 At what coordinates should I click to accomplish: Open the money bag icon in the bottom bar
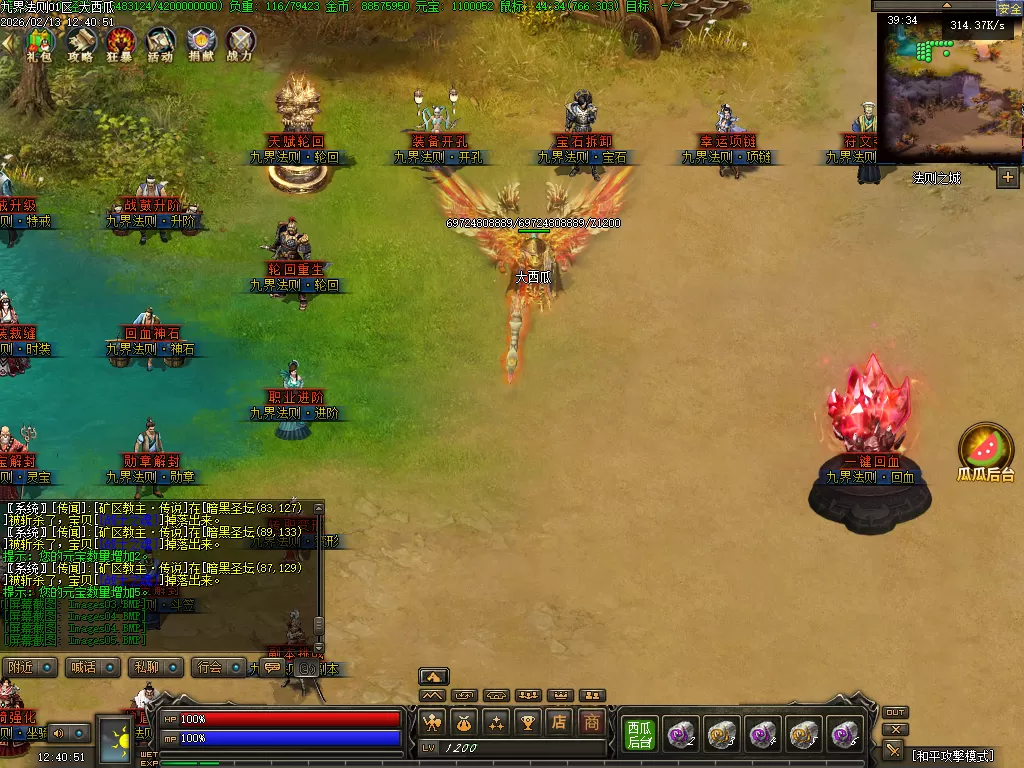coord(464,722)
